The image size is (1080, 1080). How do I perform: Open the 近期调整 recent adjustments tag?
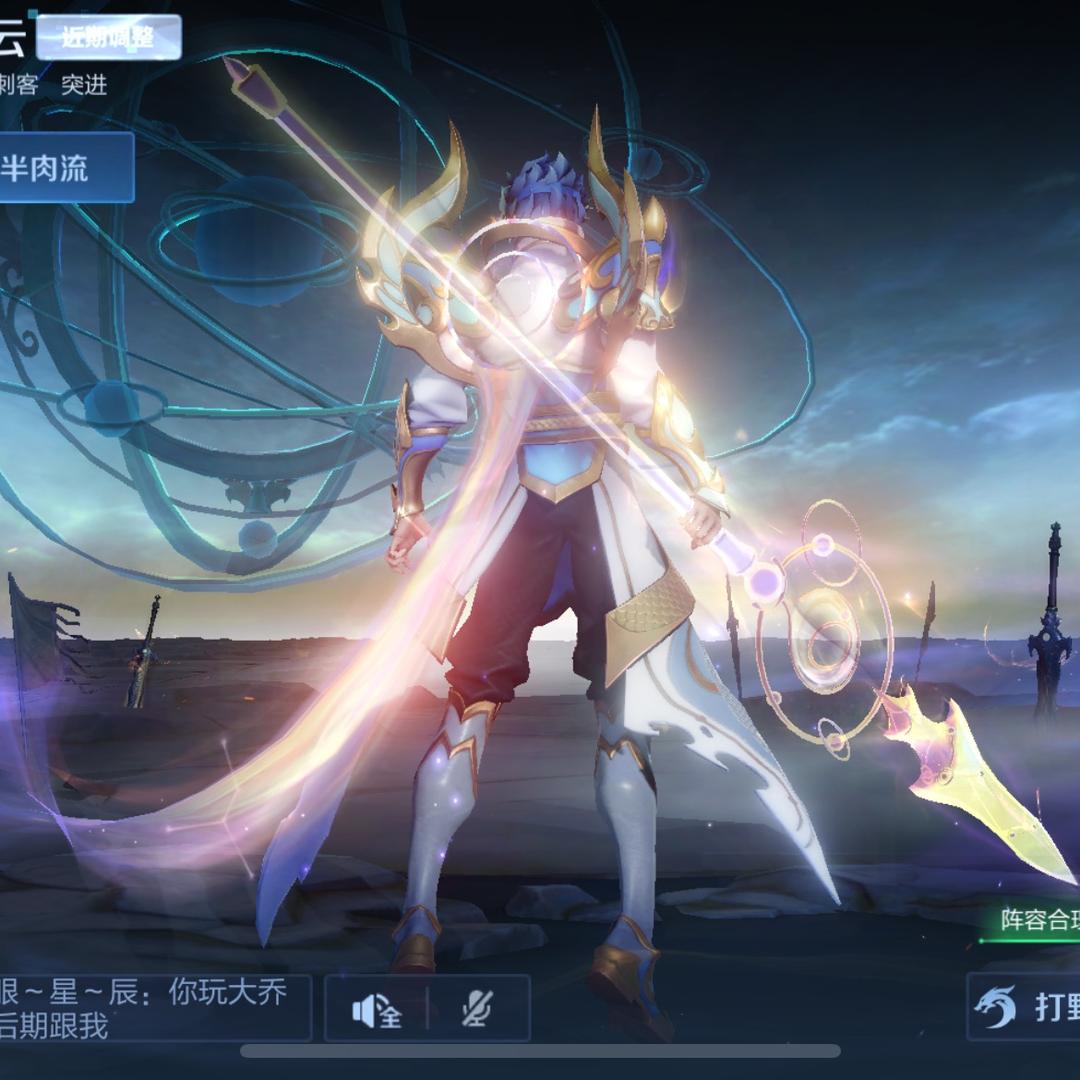coord(108,38)
